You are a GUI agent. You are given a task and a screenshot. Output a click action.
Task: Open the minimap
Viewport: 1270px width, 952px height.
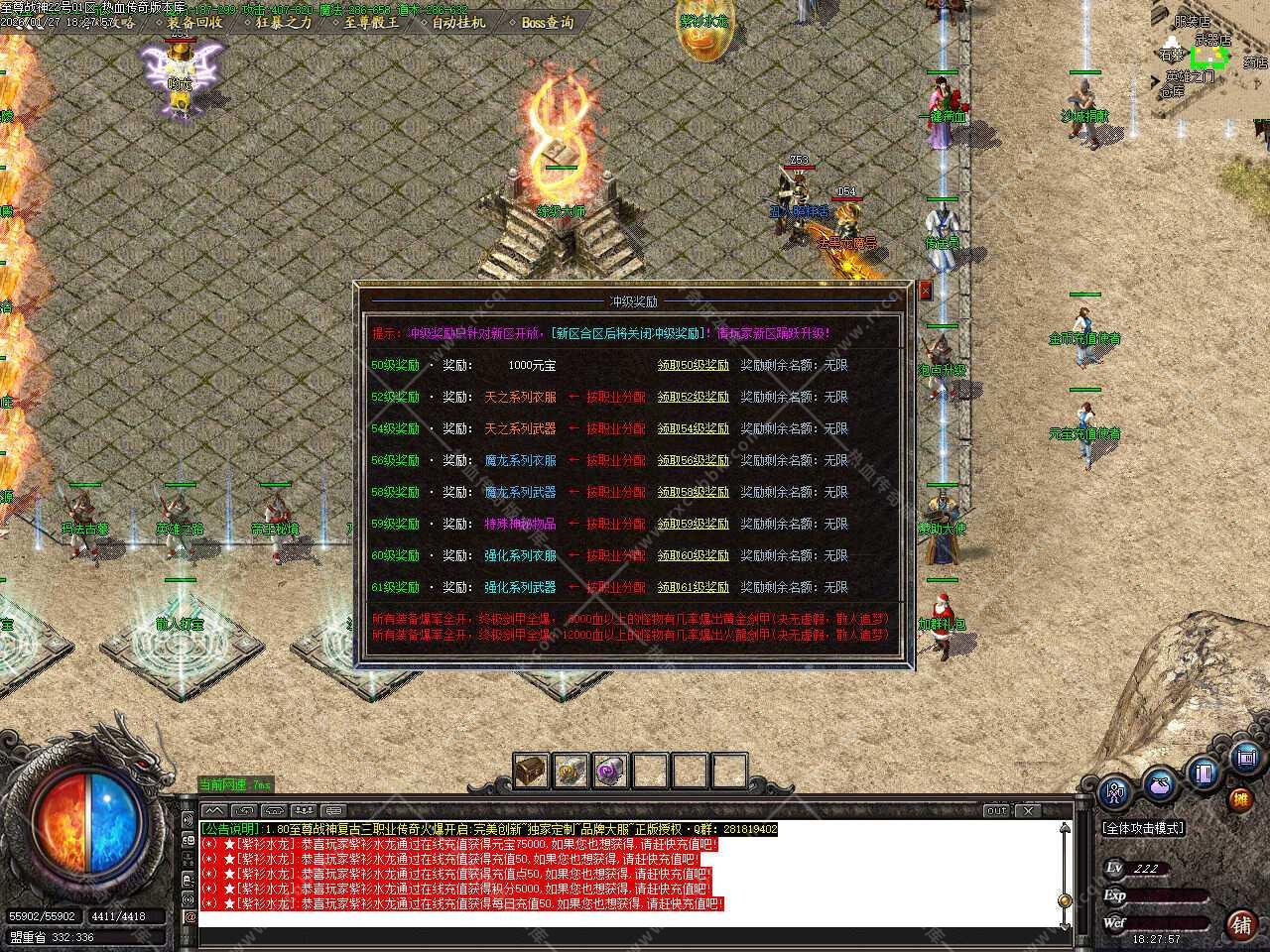pyautogui.click(x=1210, y=59)
